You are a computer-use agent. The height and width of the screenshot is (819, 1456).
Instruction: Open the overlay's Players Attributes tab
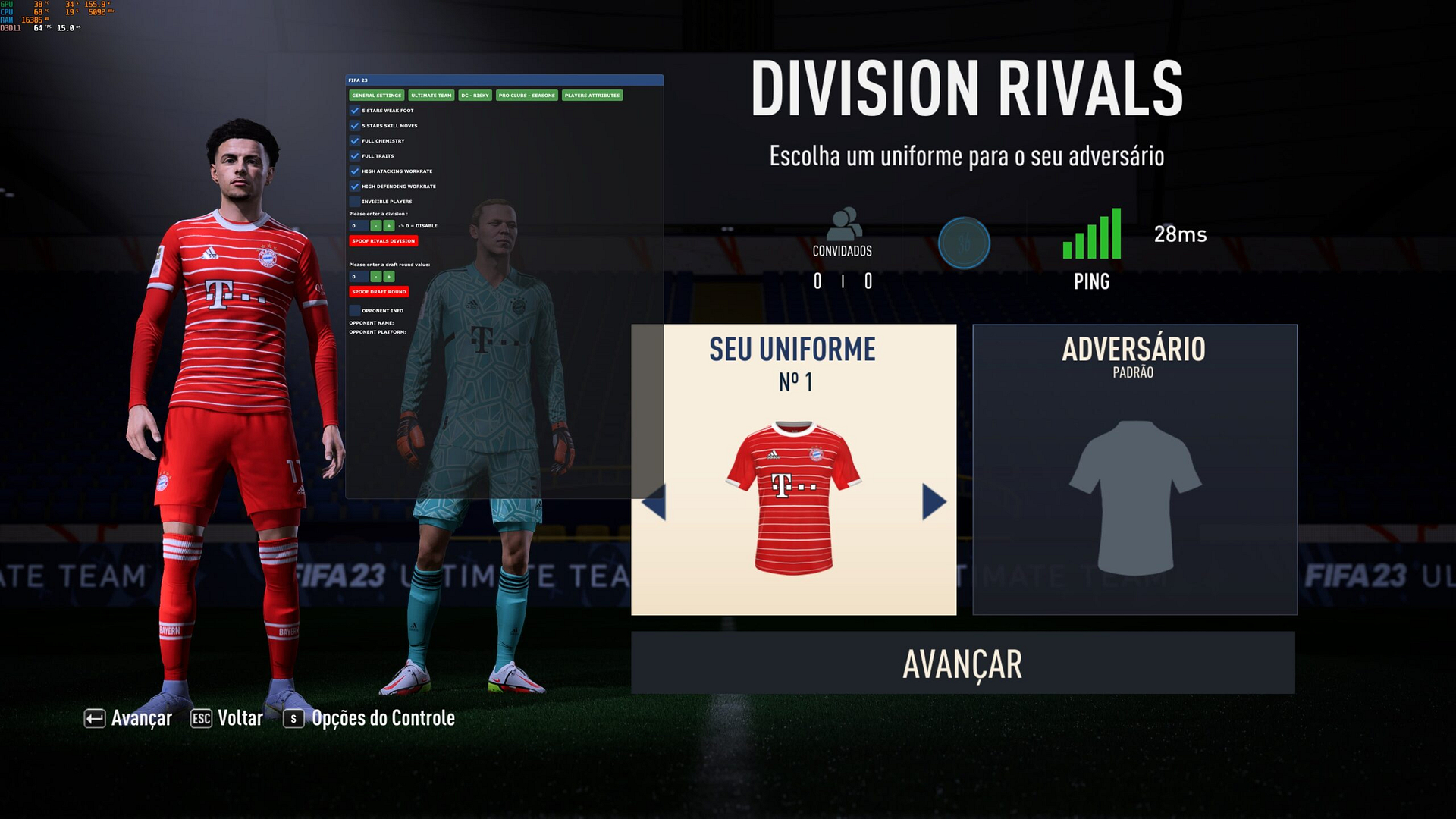point(592,96)
